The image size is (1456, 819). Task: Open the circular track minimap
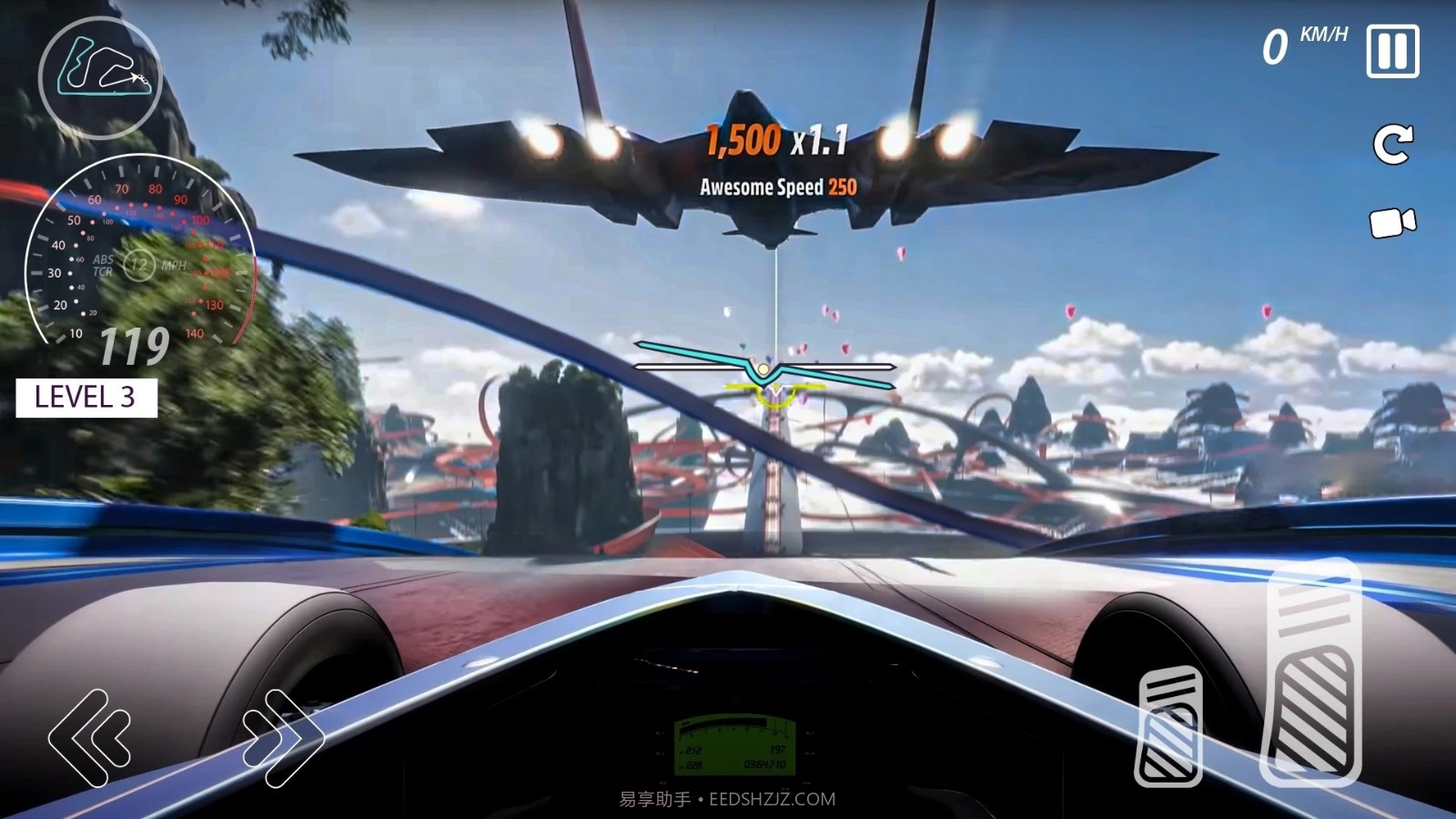click(x=100, y=76)
